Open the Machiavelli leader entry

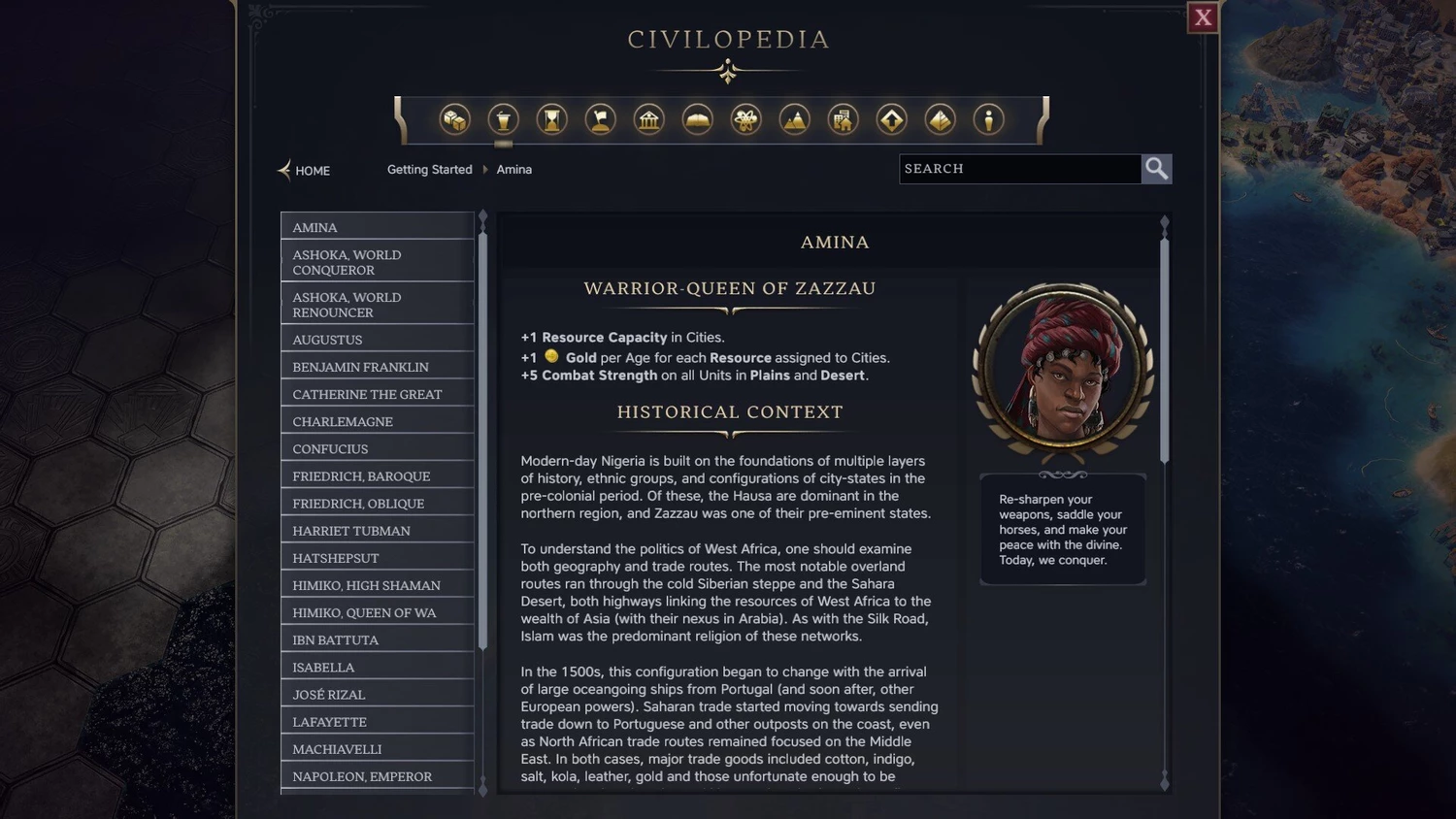tap(377, 749)
